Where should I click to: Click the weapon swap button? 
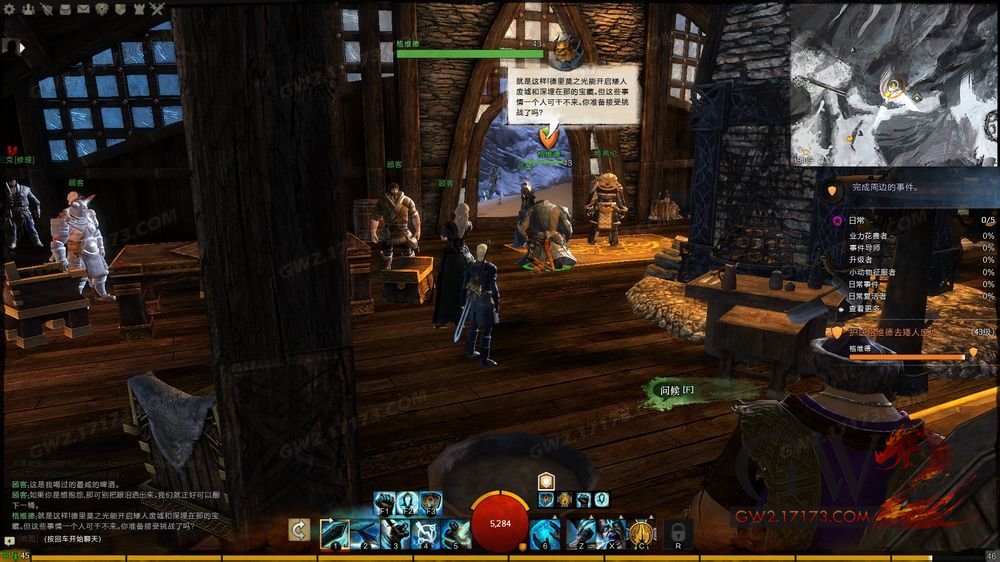coord(298,530)
